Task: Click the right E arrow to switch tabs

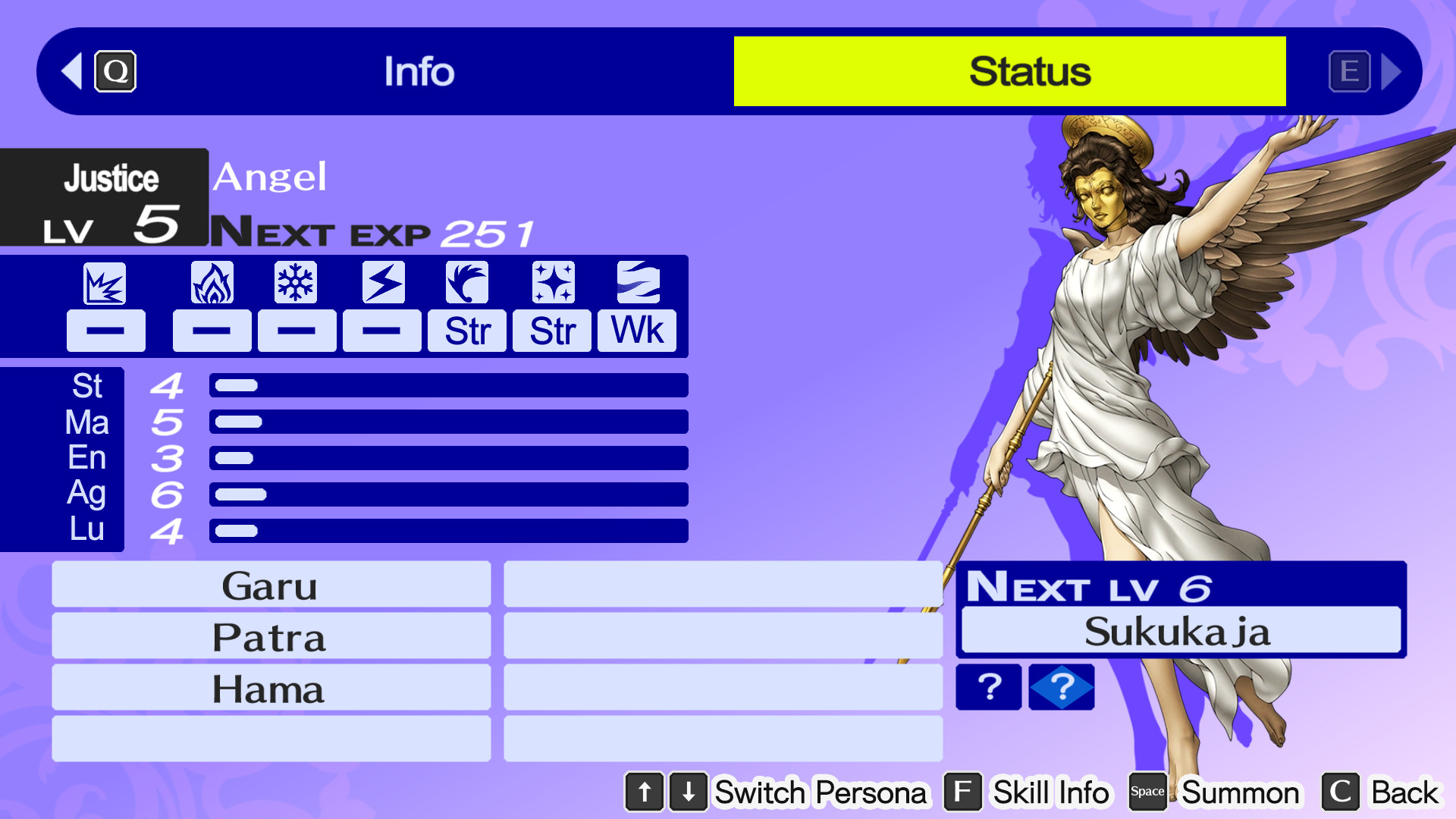Action: pos(1394,71)
